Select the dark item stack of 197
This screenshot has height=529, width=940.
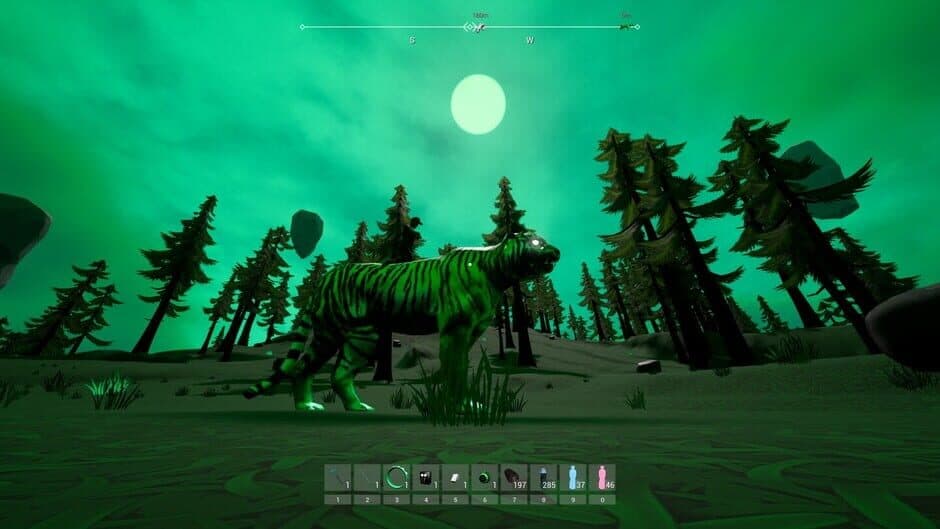point(514,477)
